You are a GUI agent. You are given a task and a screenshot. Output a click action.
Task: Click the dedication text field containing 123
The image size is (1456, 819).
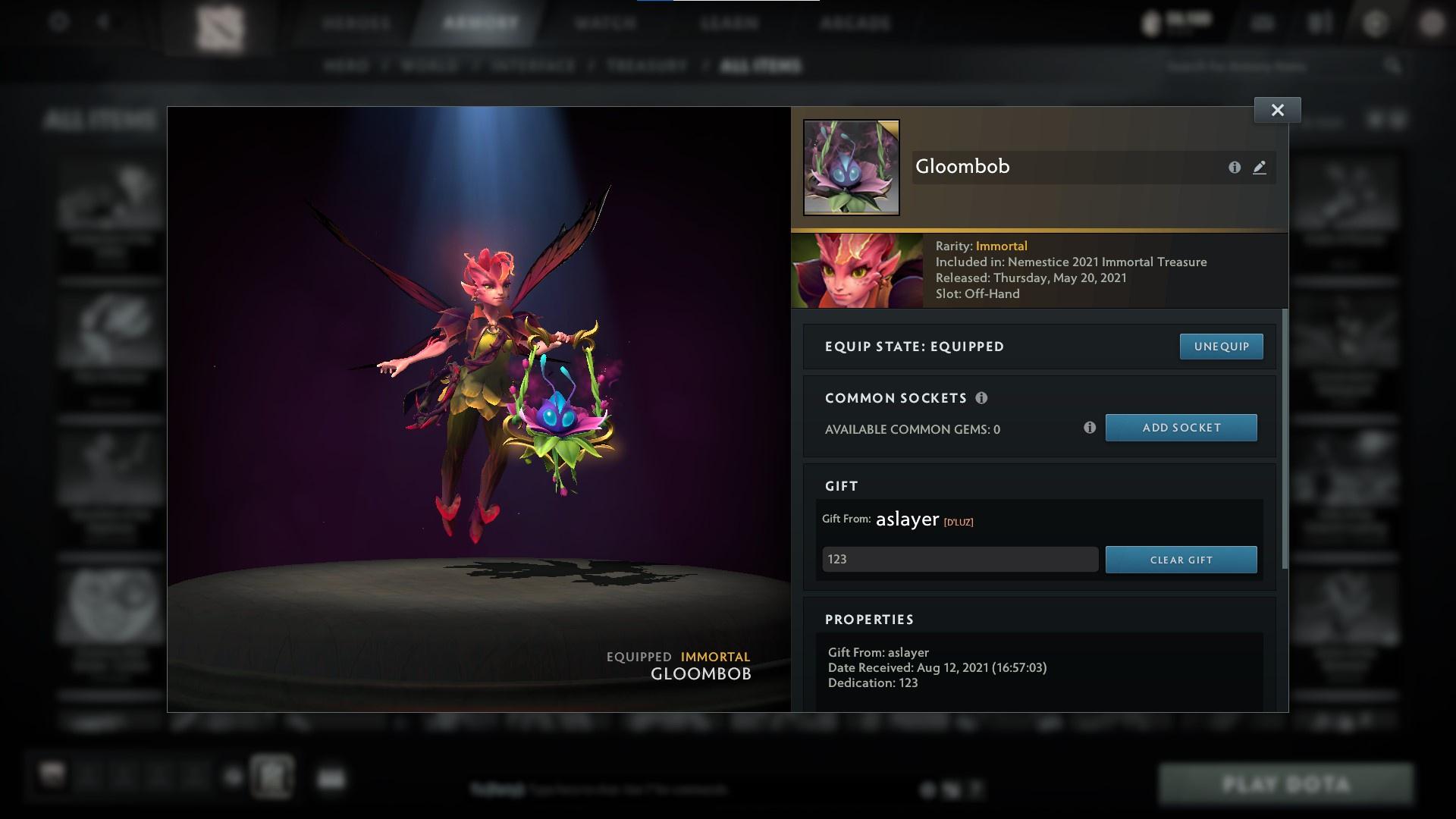click(959, 559)
